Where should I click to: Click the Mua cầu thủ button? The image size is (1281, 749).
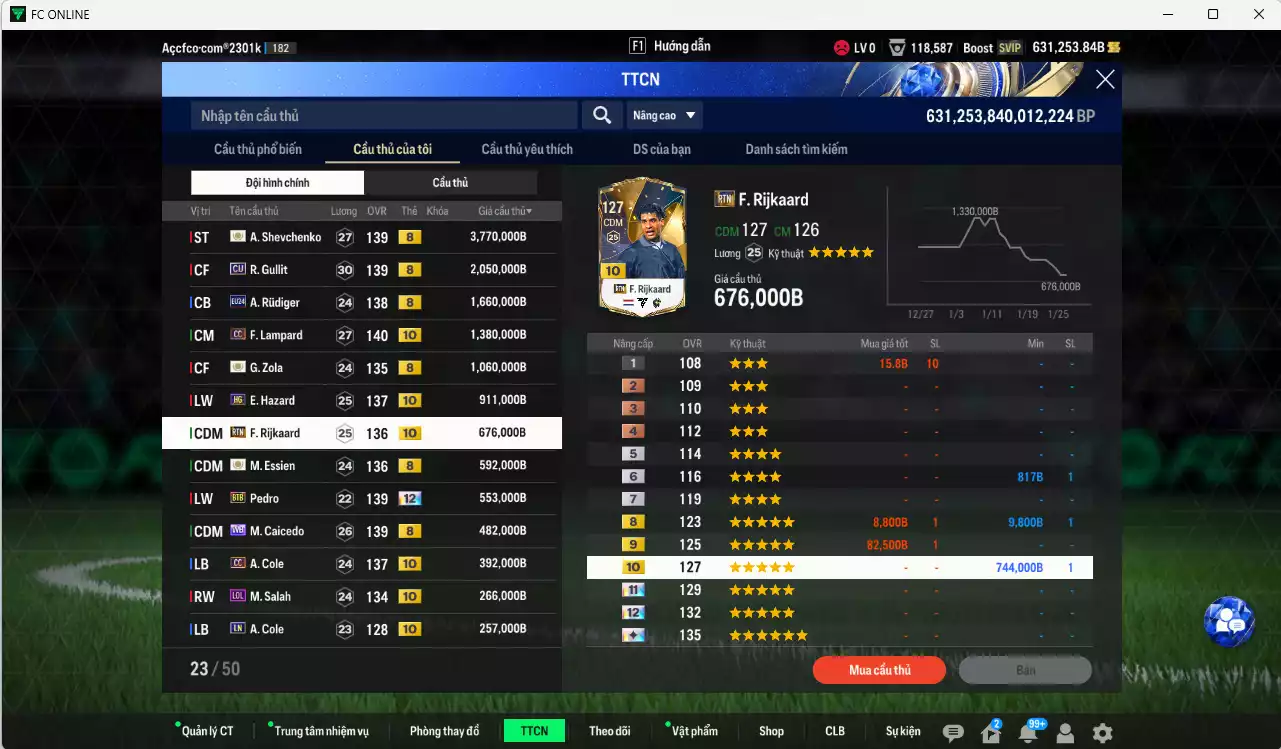point(878,670)
